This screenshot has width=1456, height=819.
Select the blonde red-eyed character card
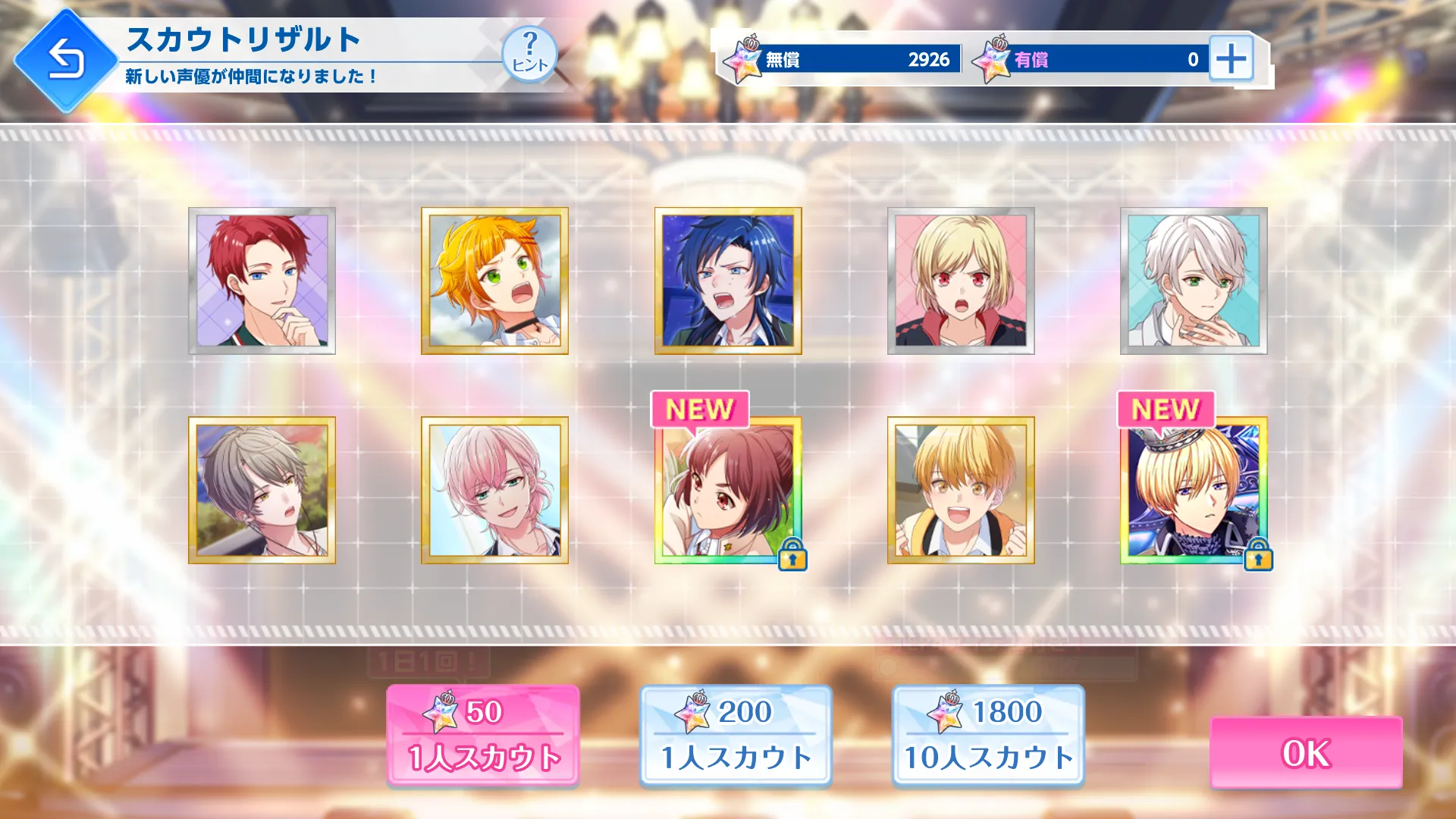pyautogui.click(x=961, y=281)
